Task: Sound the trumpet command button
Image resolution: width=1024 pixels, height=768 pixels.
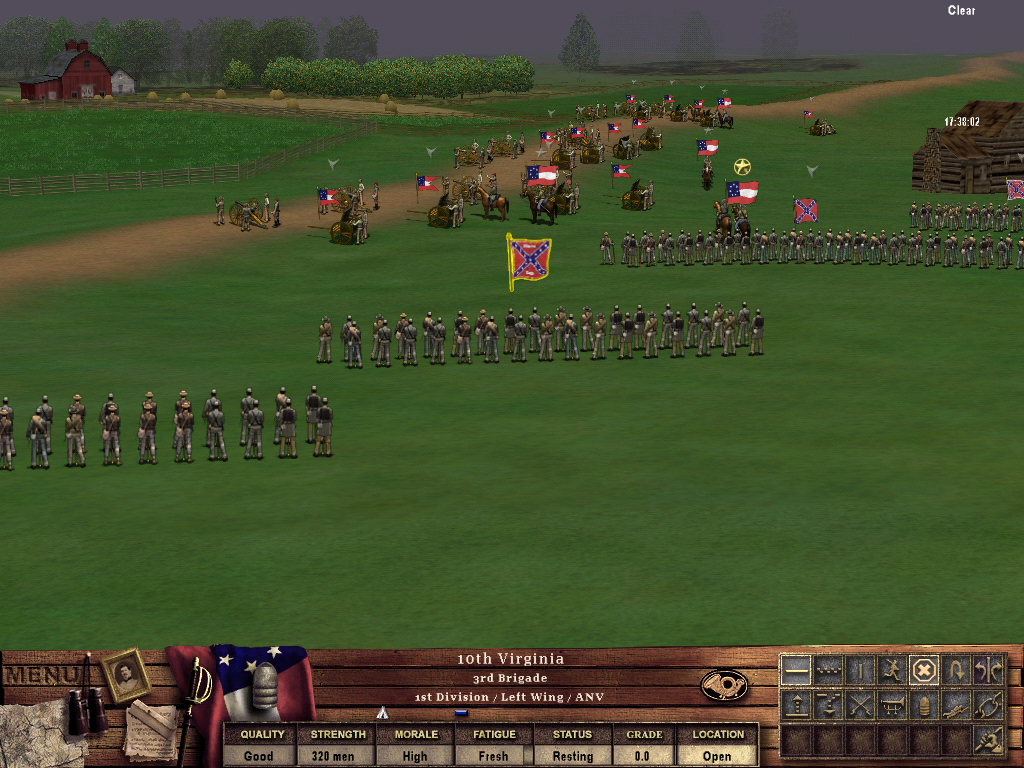Action: pos(892,705)
